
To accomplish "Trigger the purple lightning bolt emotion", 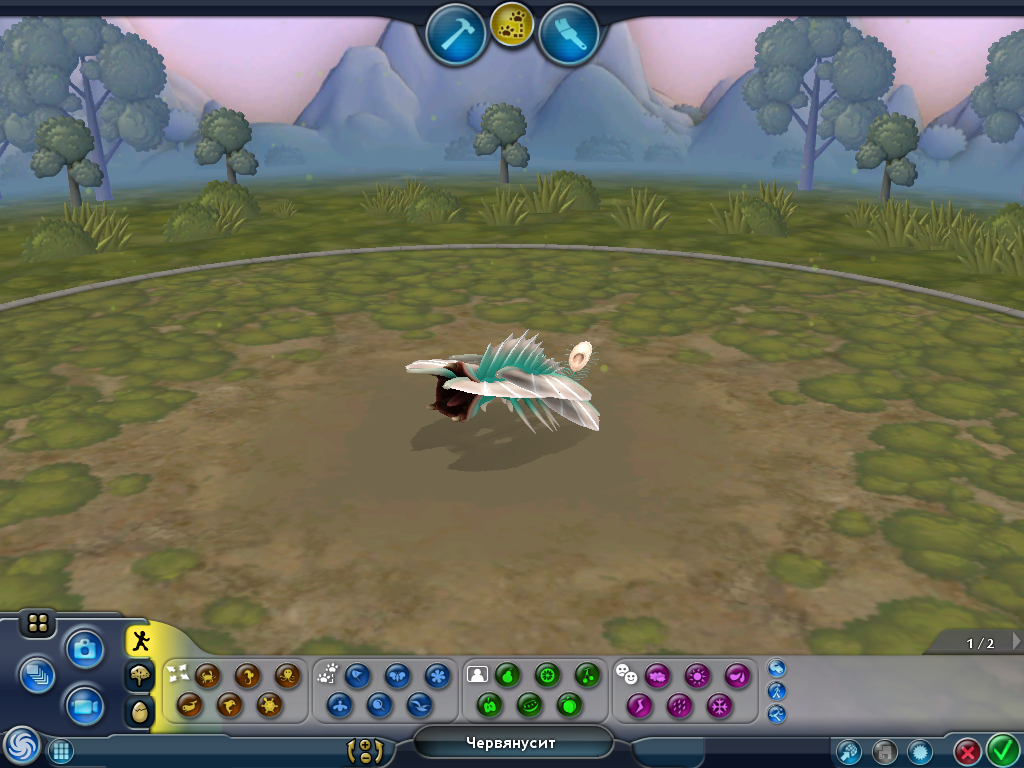I will point(639,706).
